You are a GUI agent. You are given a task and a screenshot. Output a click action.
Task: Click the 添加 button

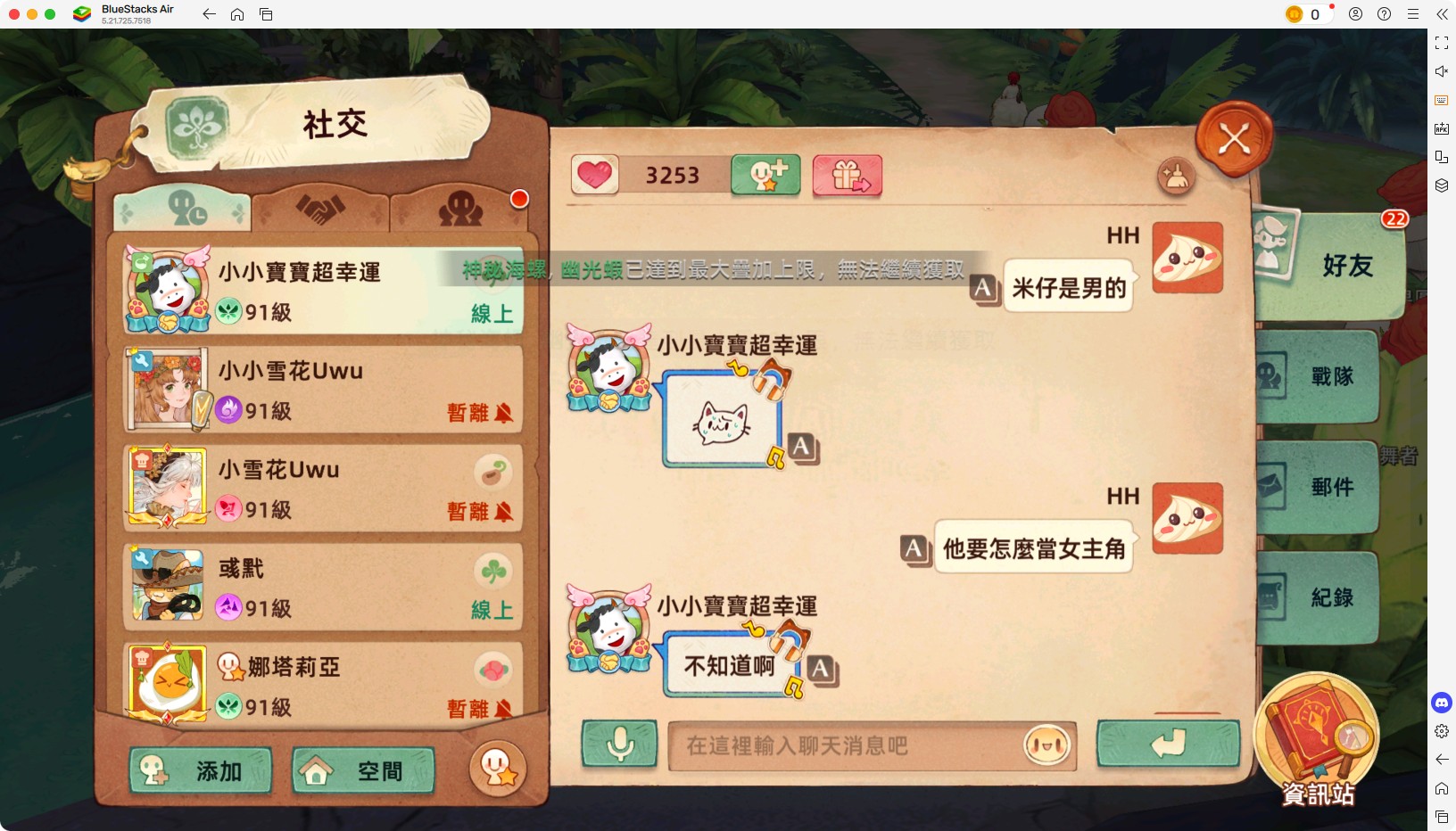pos(200,771)
